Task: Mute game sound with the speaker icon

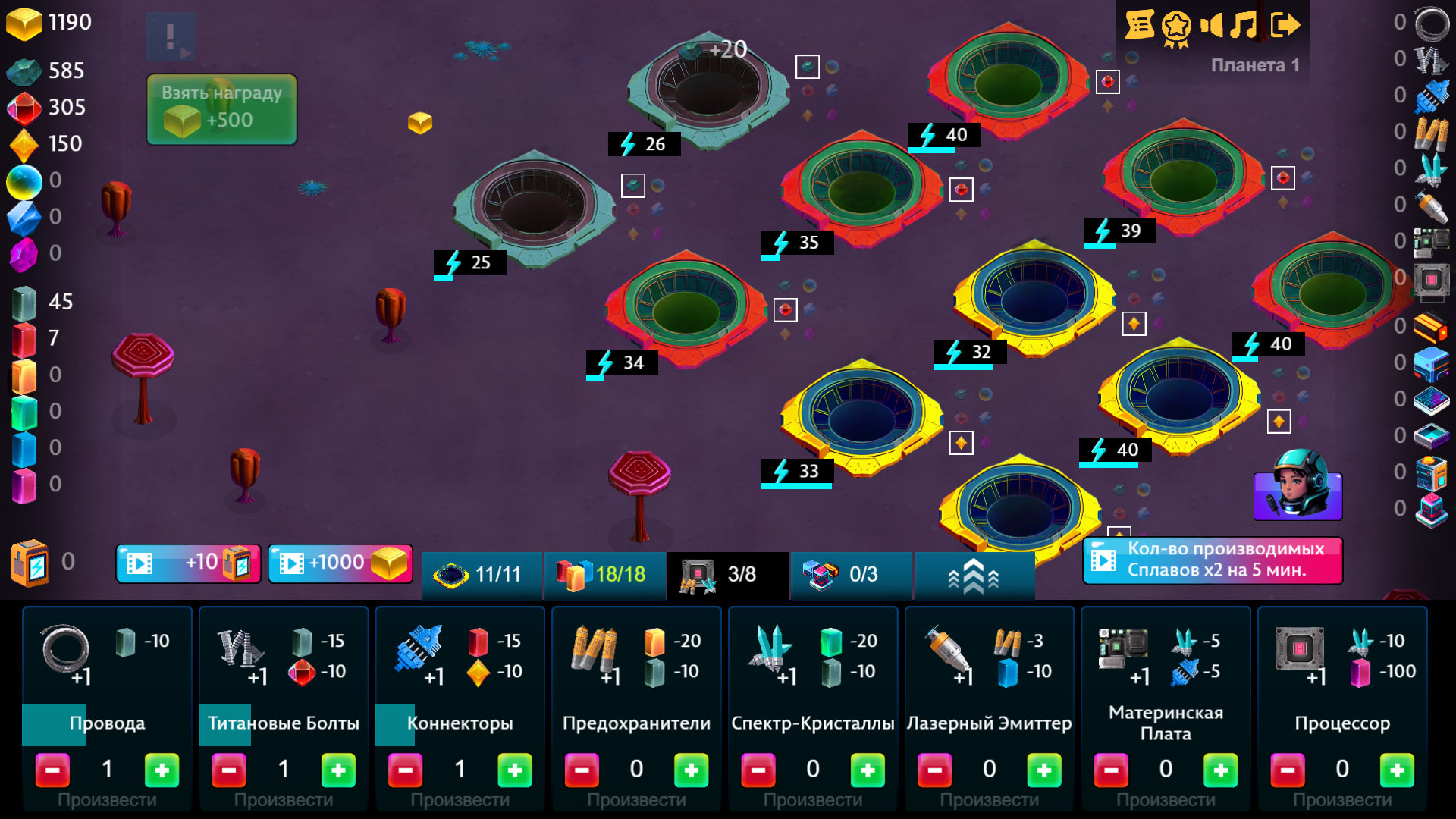Action: click(x=1213, y=25)
